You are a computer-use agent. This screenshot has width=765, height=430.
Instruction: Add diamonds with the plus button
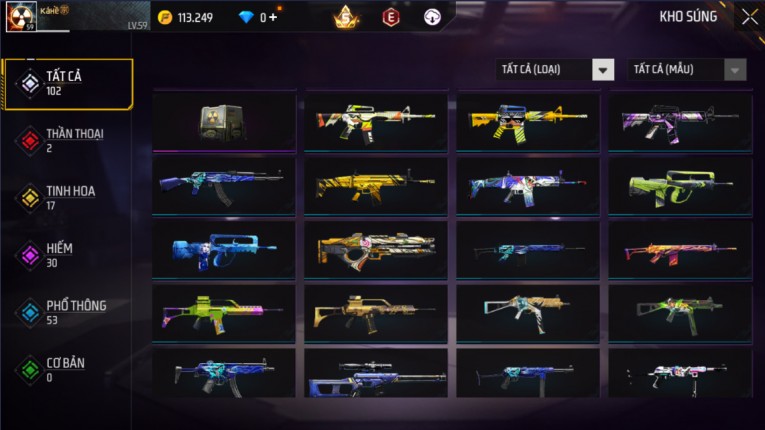pyautogui.click(x=273, y=17)
